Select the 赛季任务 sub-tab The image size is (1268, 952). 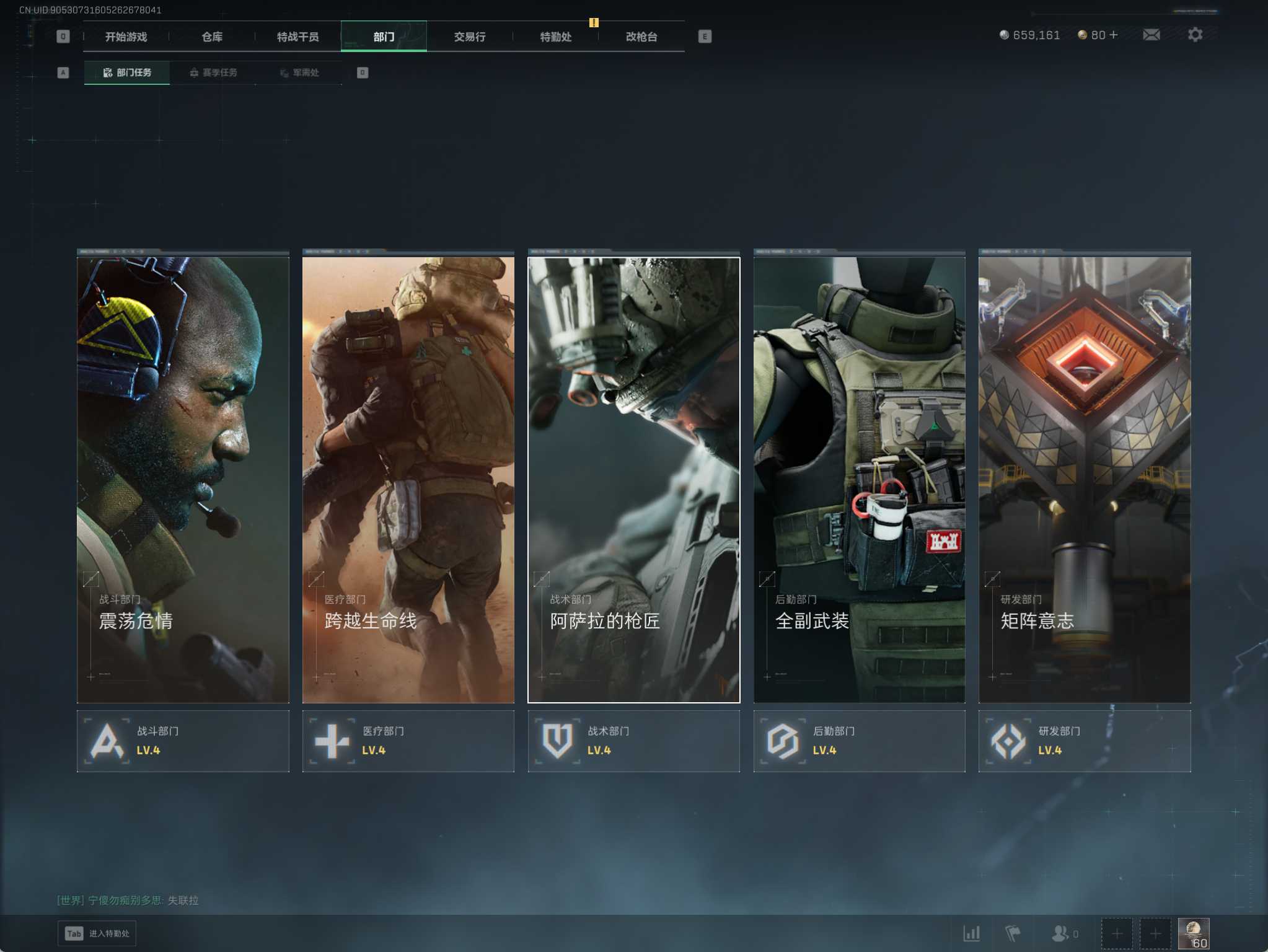[x=213, y=73]
